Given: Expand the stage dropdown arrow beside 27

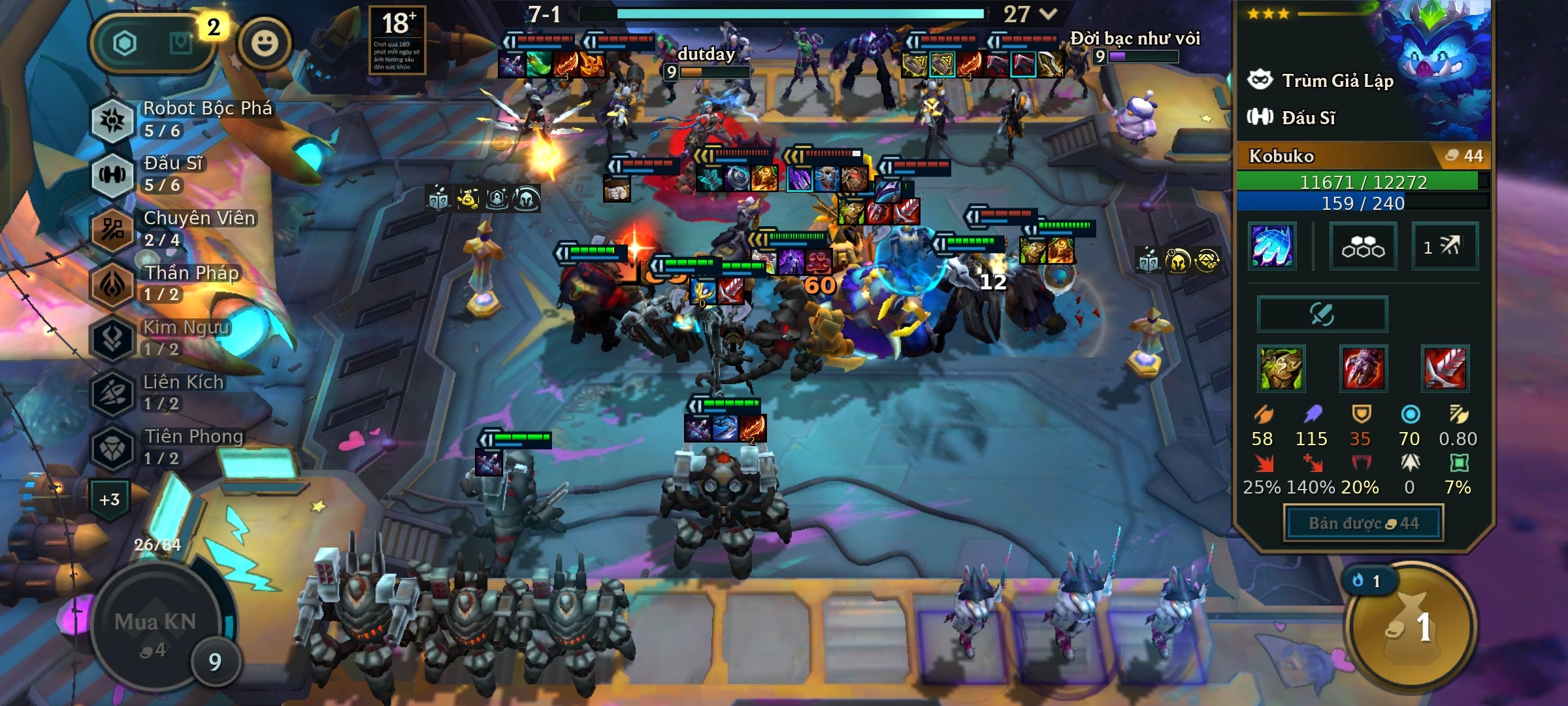Looking at the screenshot, I should point(1048,14).
